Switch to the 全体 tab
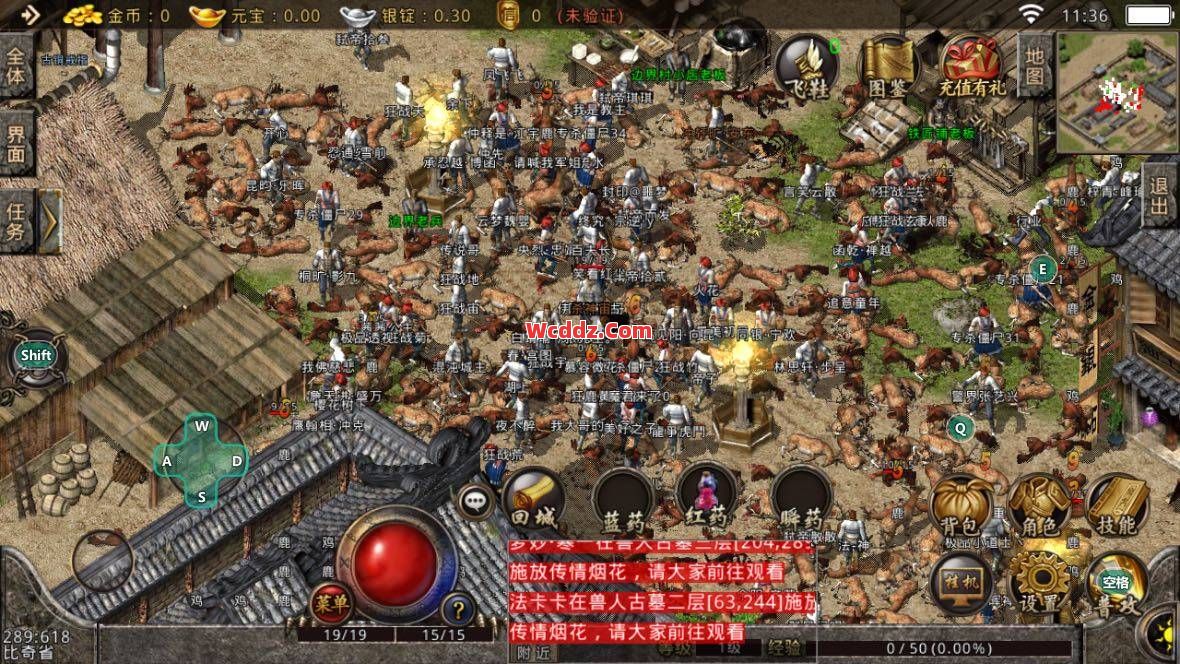 click(x=16, y=66)
